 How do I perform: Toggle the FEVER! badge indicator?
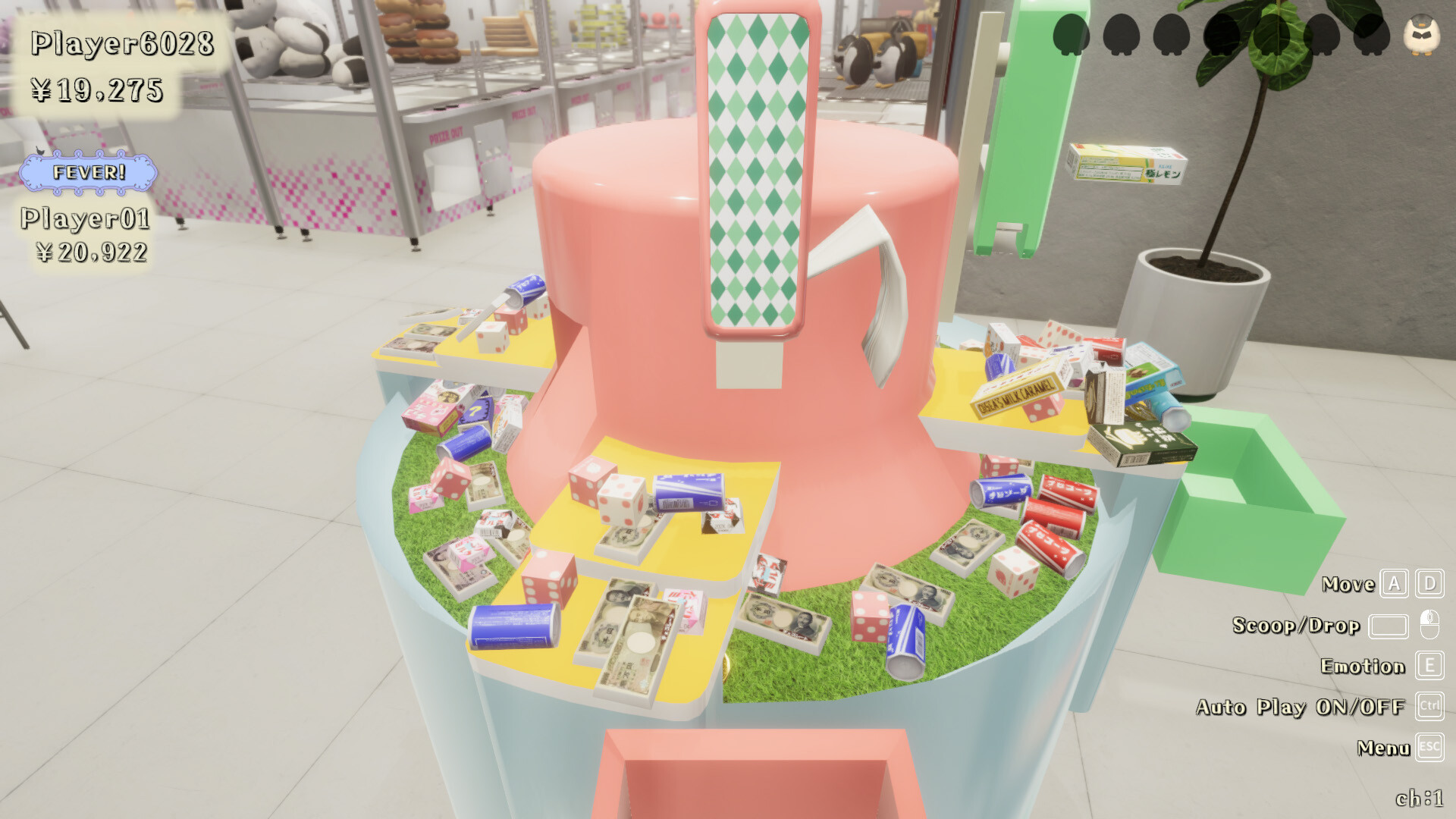(x=89, y=172)
